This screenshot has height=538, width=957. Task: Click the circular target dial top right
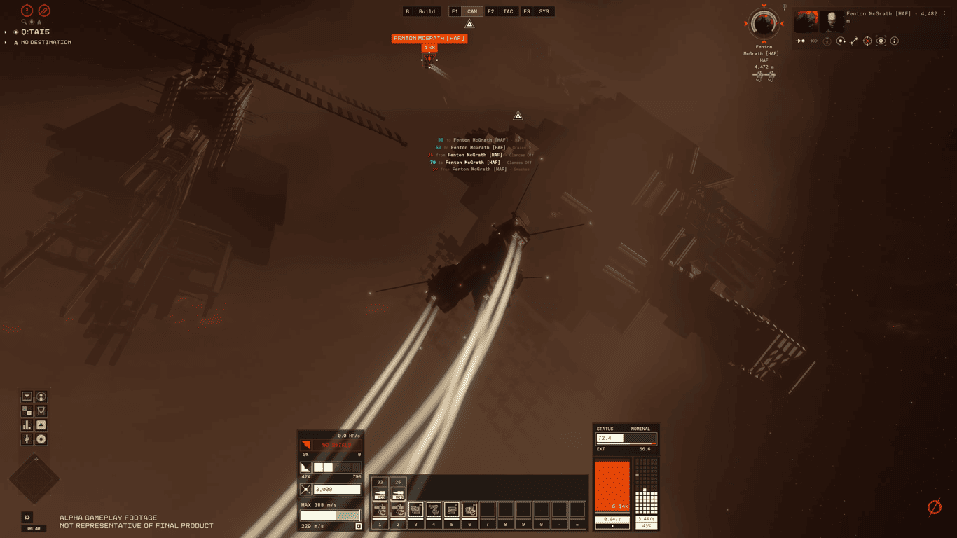pyautogui.click(x=765, y=21)
